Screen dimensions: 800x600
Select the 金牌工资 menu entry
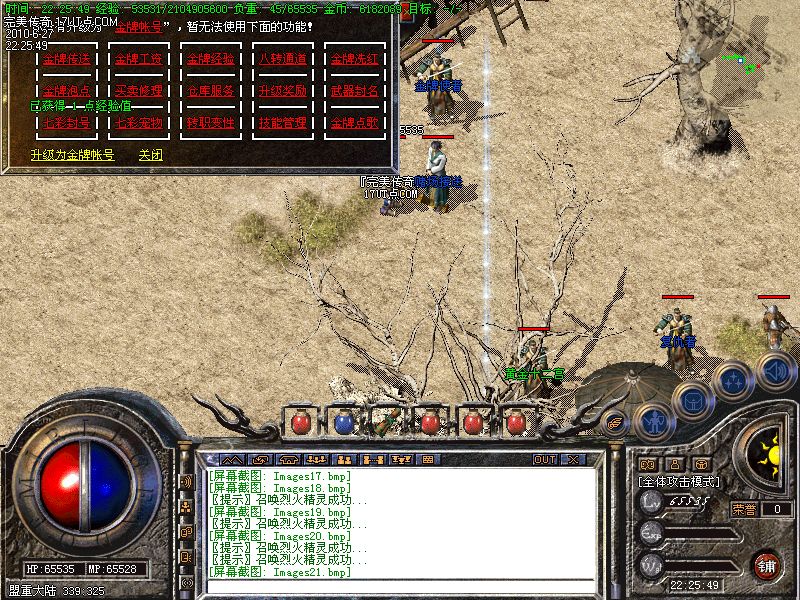pos(138,59)
